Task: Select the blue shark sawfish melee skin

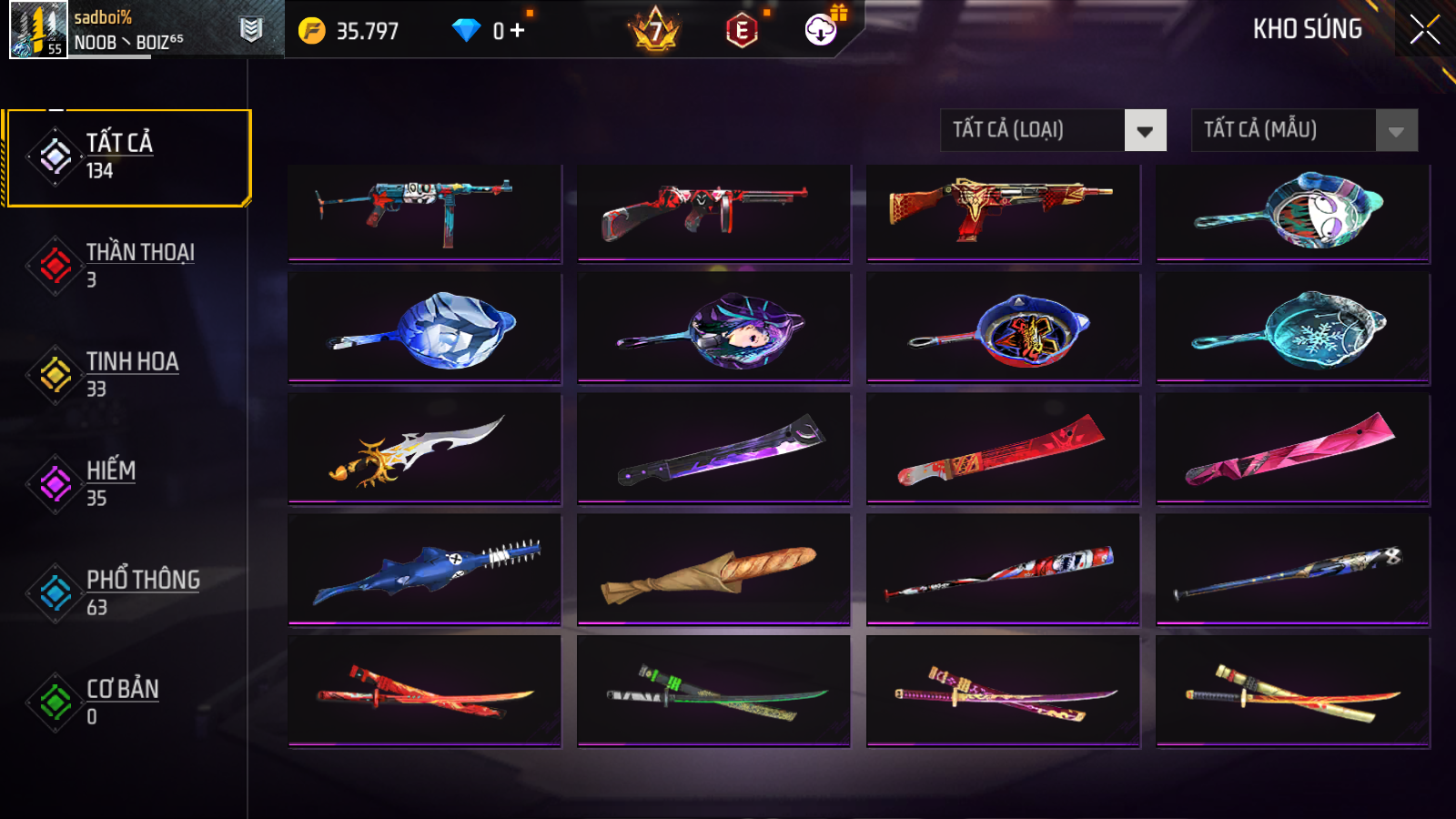Action: click(x=424, y=570)
